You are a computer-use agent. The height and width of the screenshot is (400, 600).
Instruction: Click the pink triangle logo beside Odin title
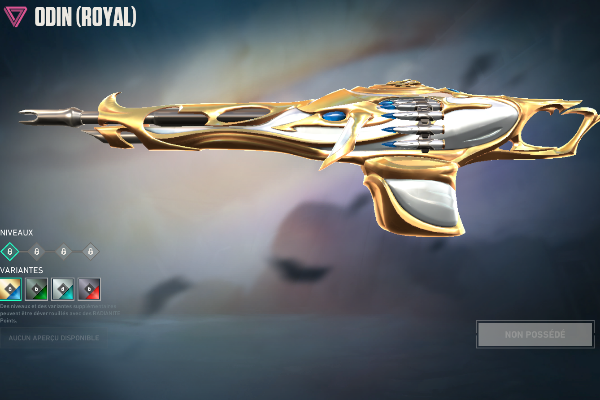16,18
